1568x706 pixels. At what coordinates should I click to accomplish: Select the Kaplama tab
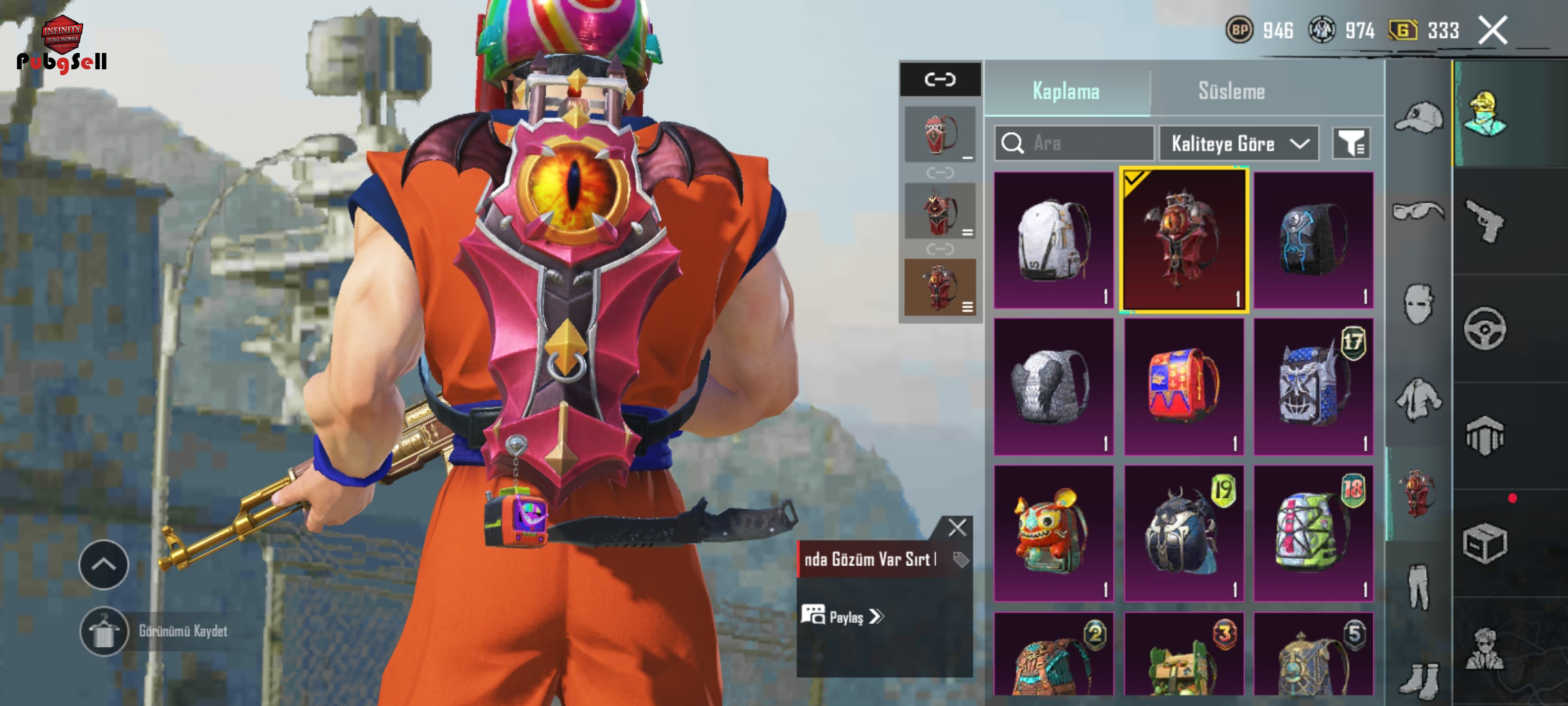point(1066,91)
